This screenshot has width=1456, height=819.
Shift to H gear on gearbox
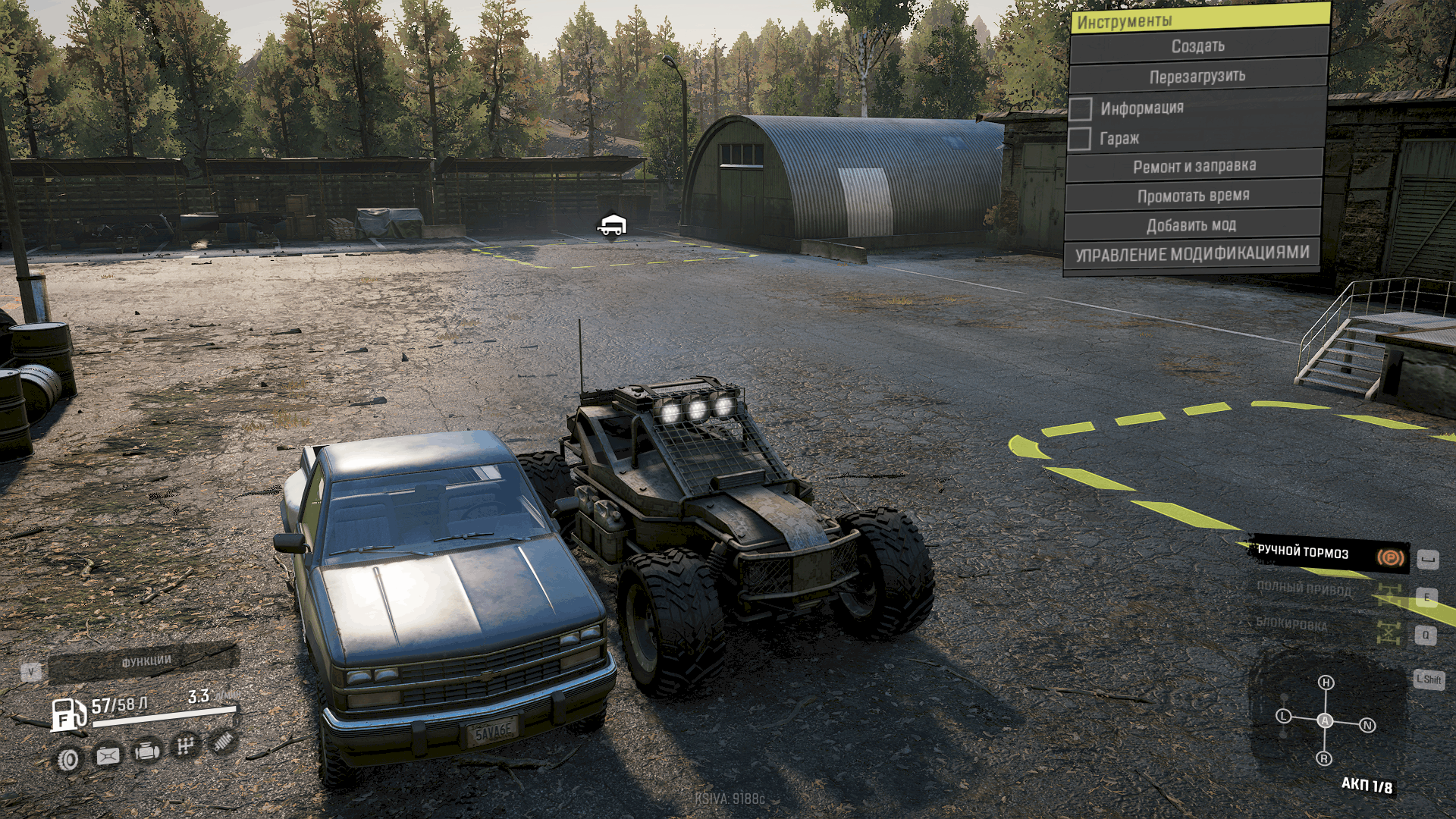click(x=1326, y=682)
